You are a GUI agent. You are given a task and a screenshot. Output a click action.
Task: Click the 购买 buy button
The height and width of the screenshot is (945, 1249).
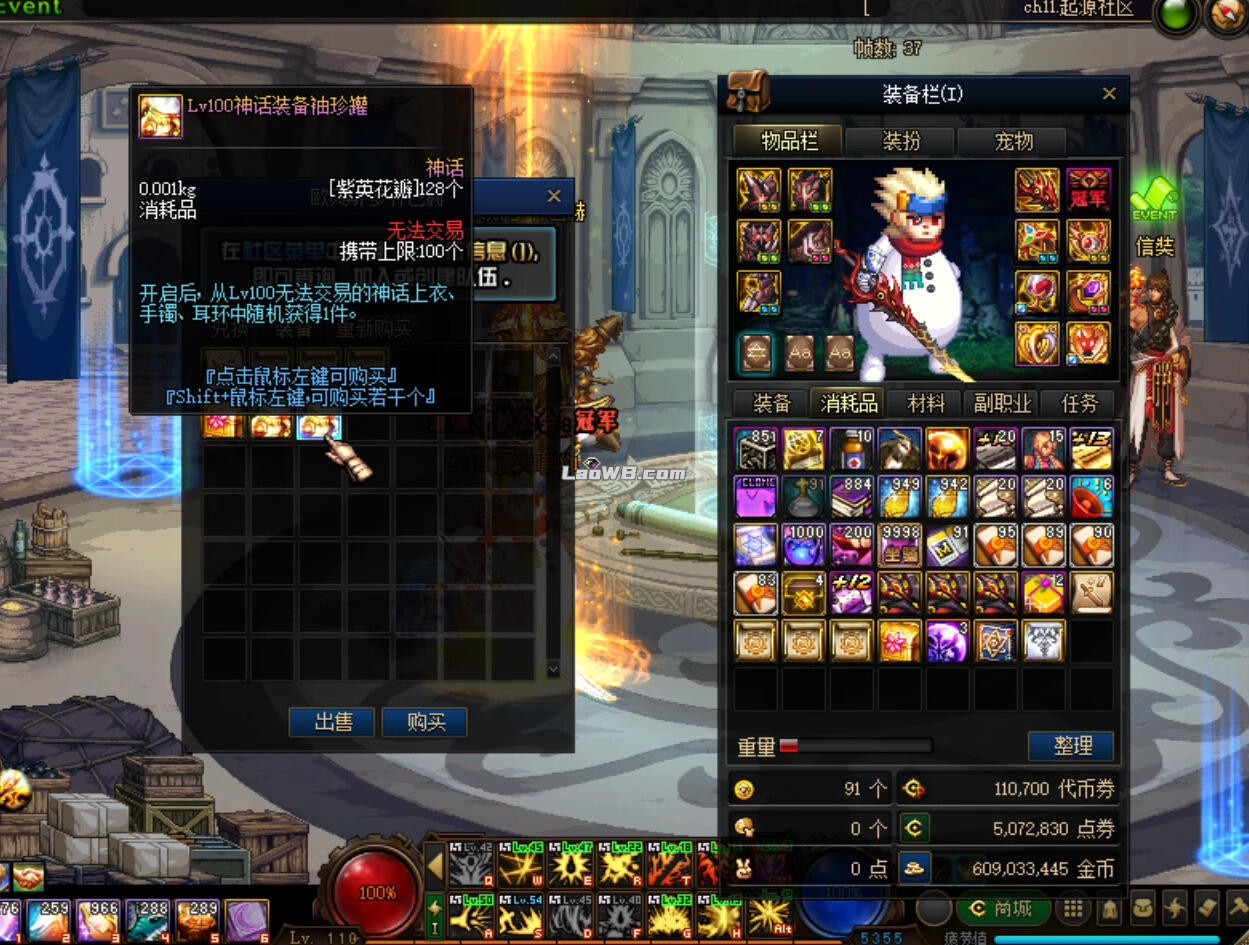pyautogui.click(x=425, y=722)
